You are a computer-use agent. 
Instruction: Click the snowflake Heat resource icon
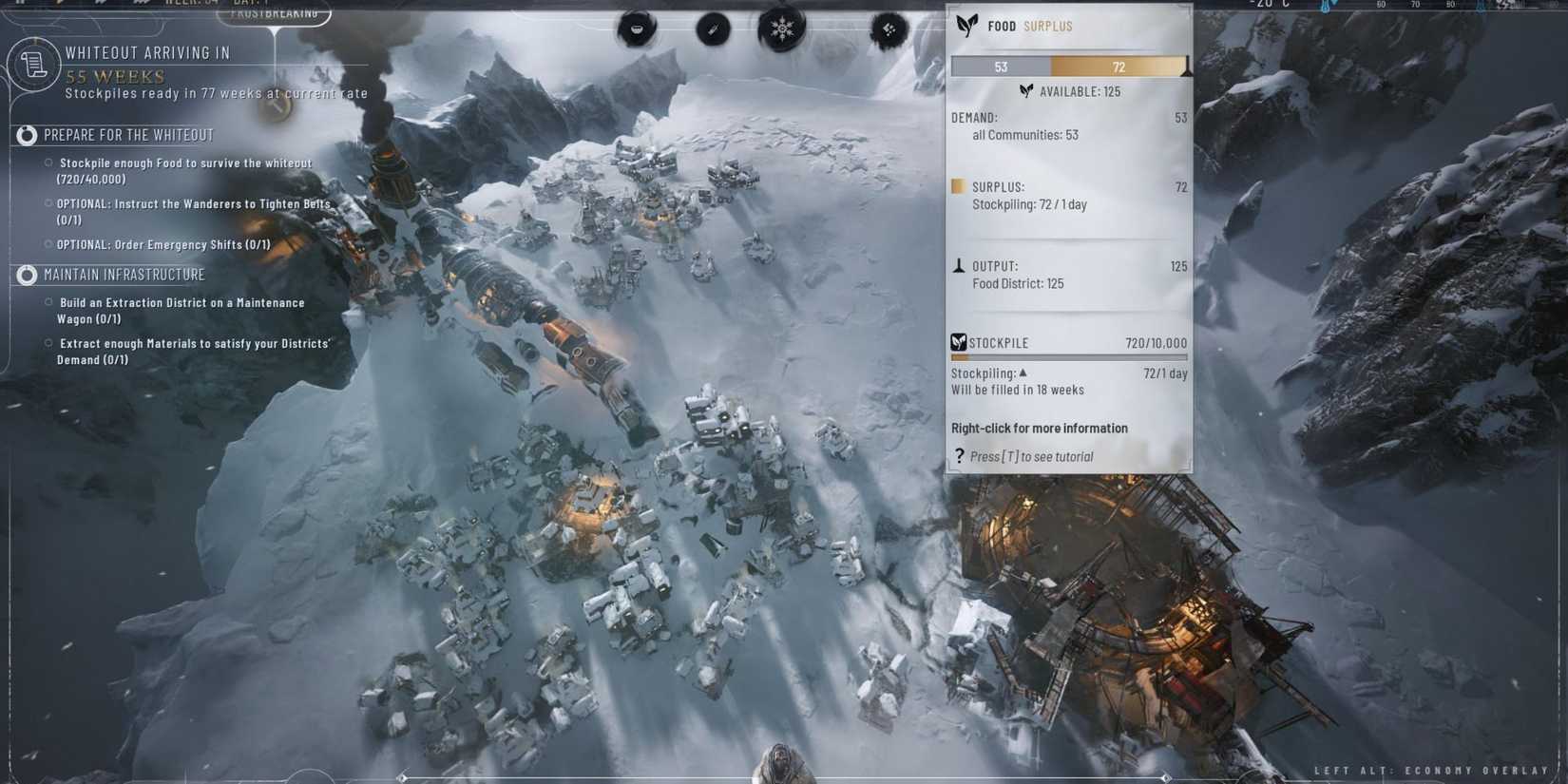coord(782,29)
